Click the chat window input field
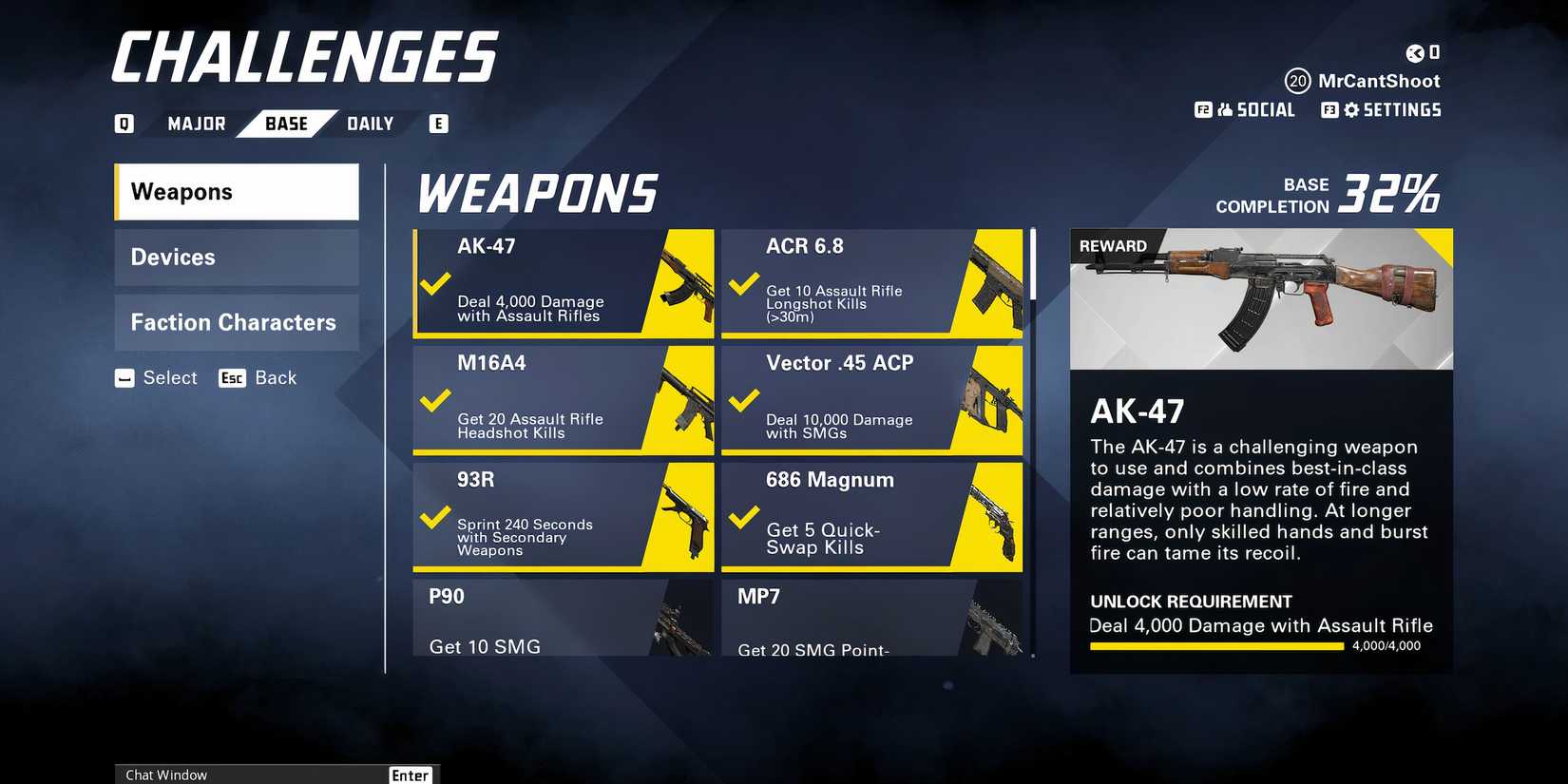This screenshot has height=784, width=1568. click(257, 774)
